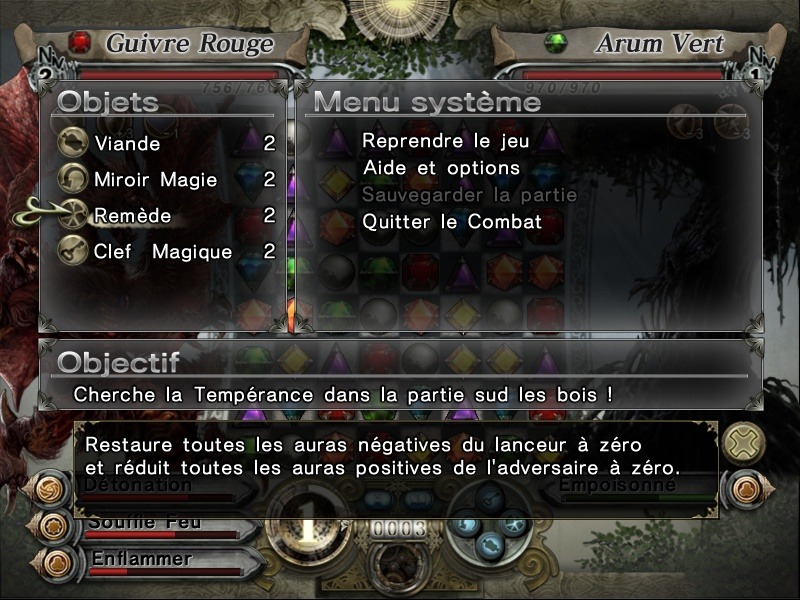Image resolution: width=800 pixels, height=600 pixels.
Task: Select the enemy Empoisonné spell
Action: pyautogui.click(x=618, y=487)
